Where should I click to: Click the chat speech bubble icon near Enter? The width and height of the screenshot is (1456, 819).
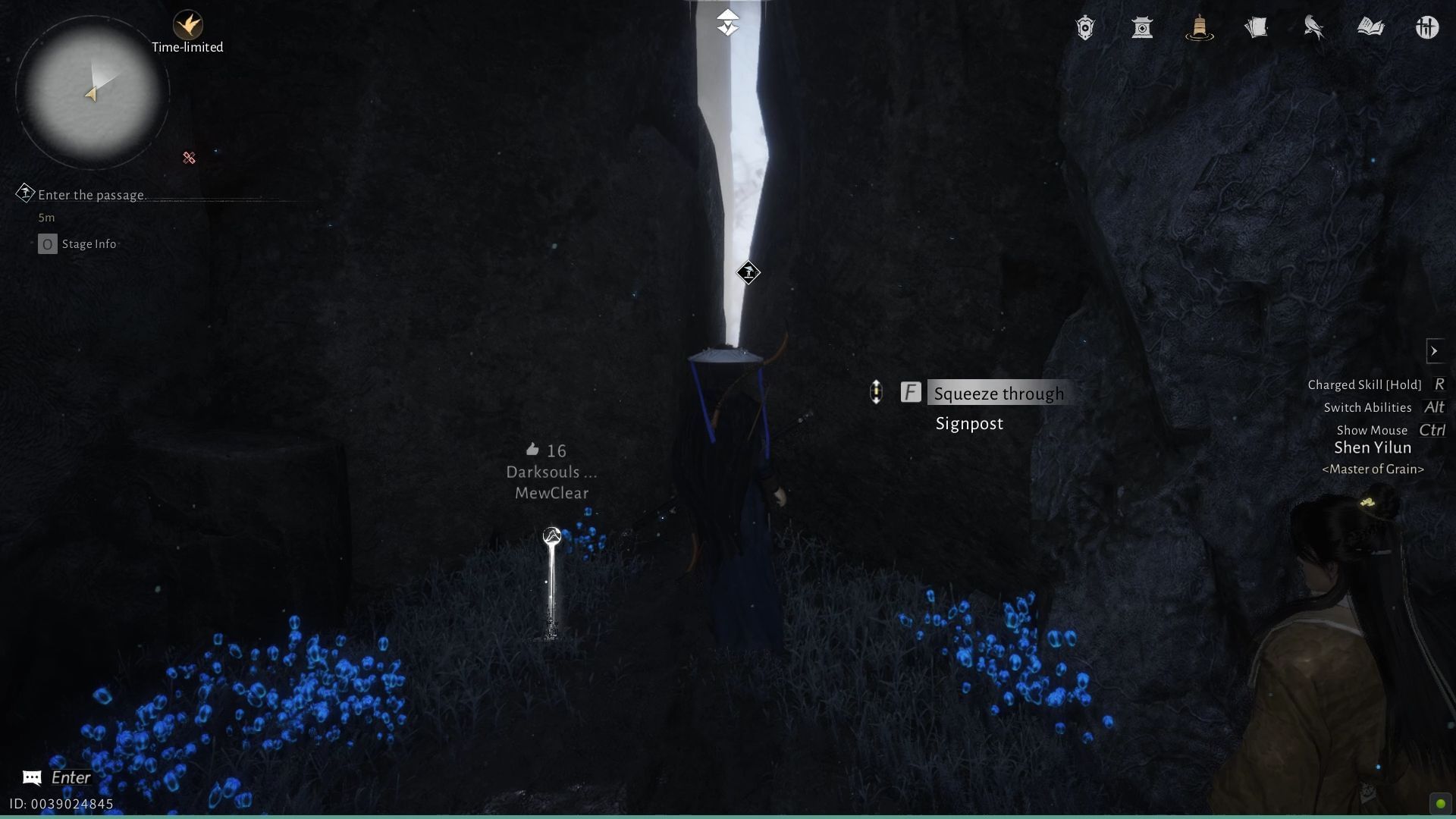point(30,777)
